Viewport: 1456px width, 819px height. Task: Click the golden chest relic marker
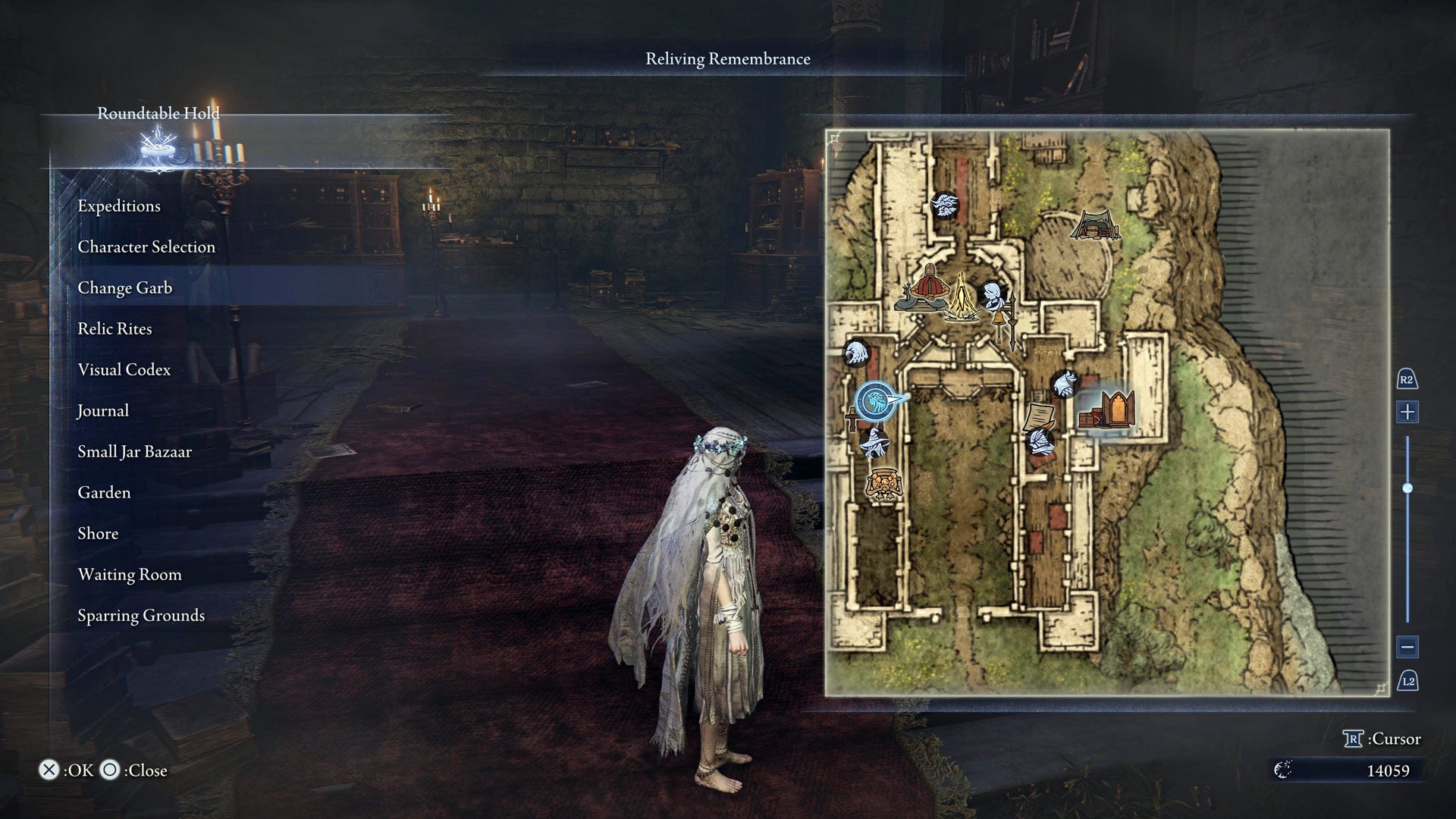(884, 482)
